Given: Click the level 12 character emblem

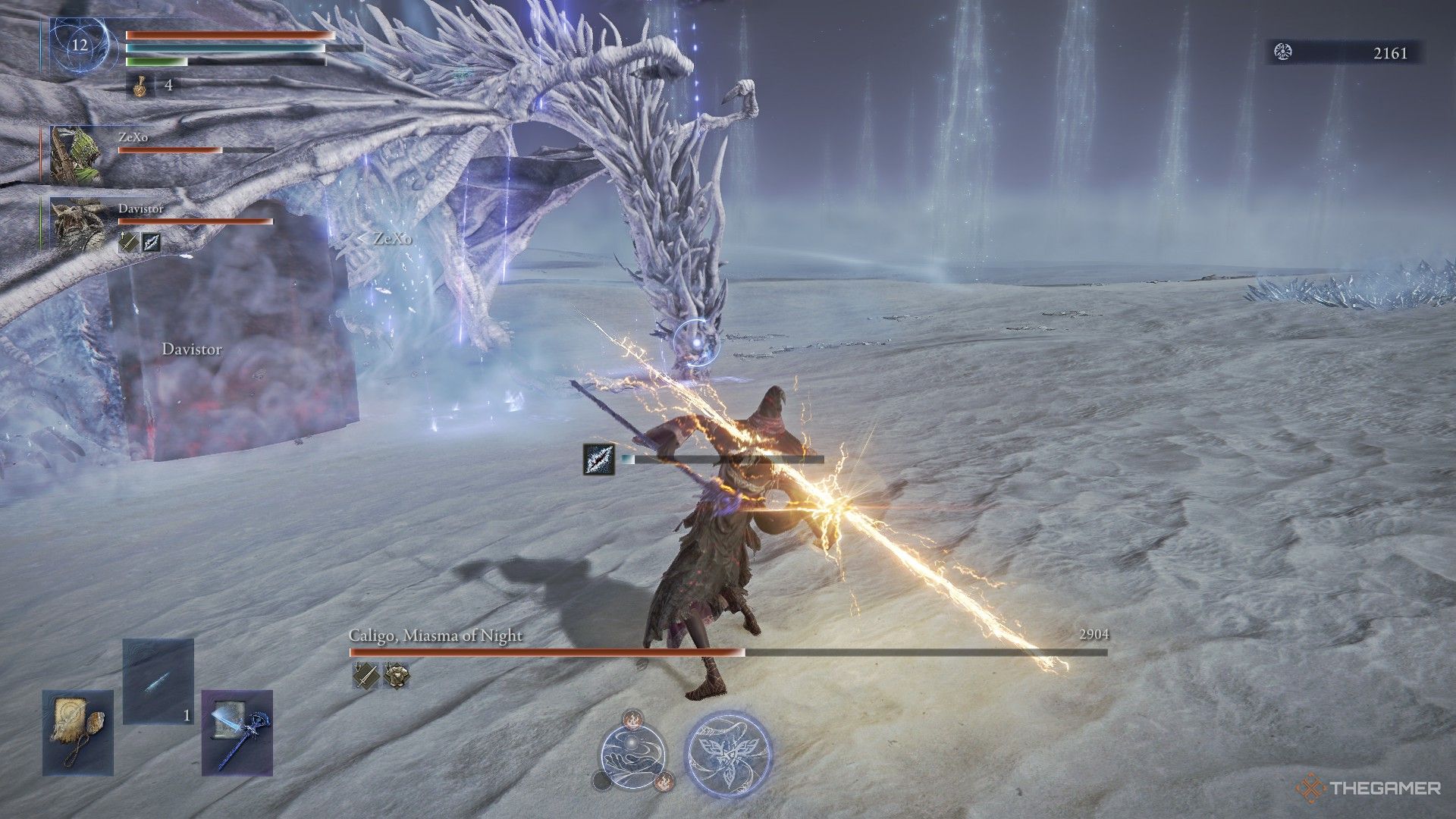Looking at the screenshot, I should pos(79,45).
